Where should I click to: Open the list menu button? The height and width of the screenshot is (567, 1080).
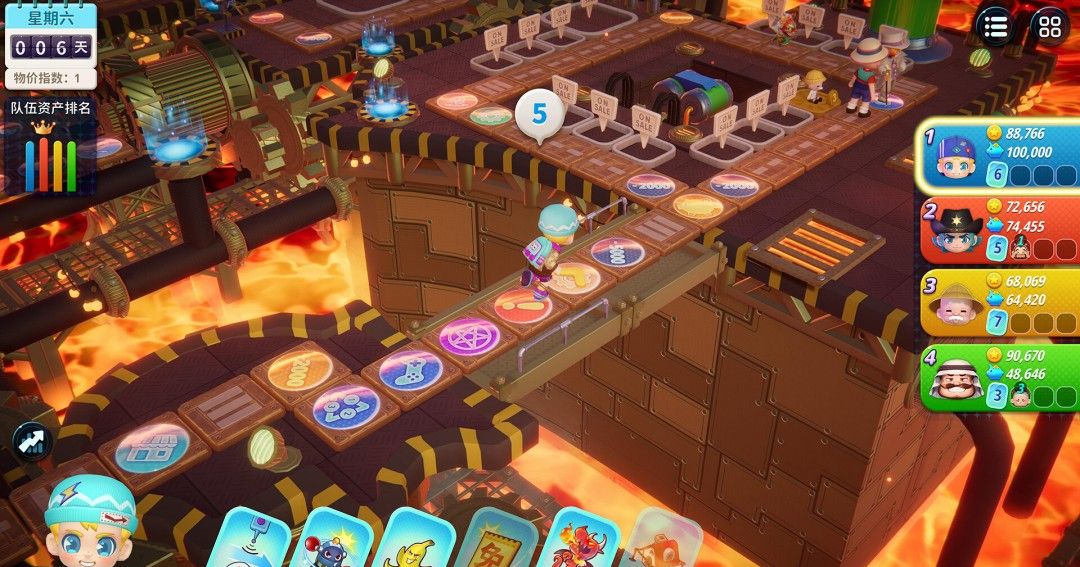coord(995,27)
